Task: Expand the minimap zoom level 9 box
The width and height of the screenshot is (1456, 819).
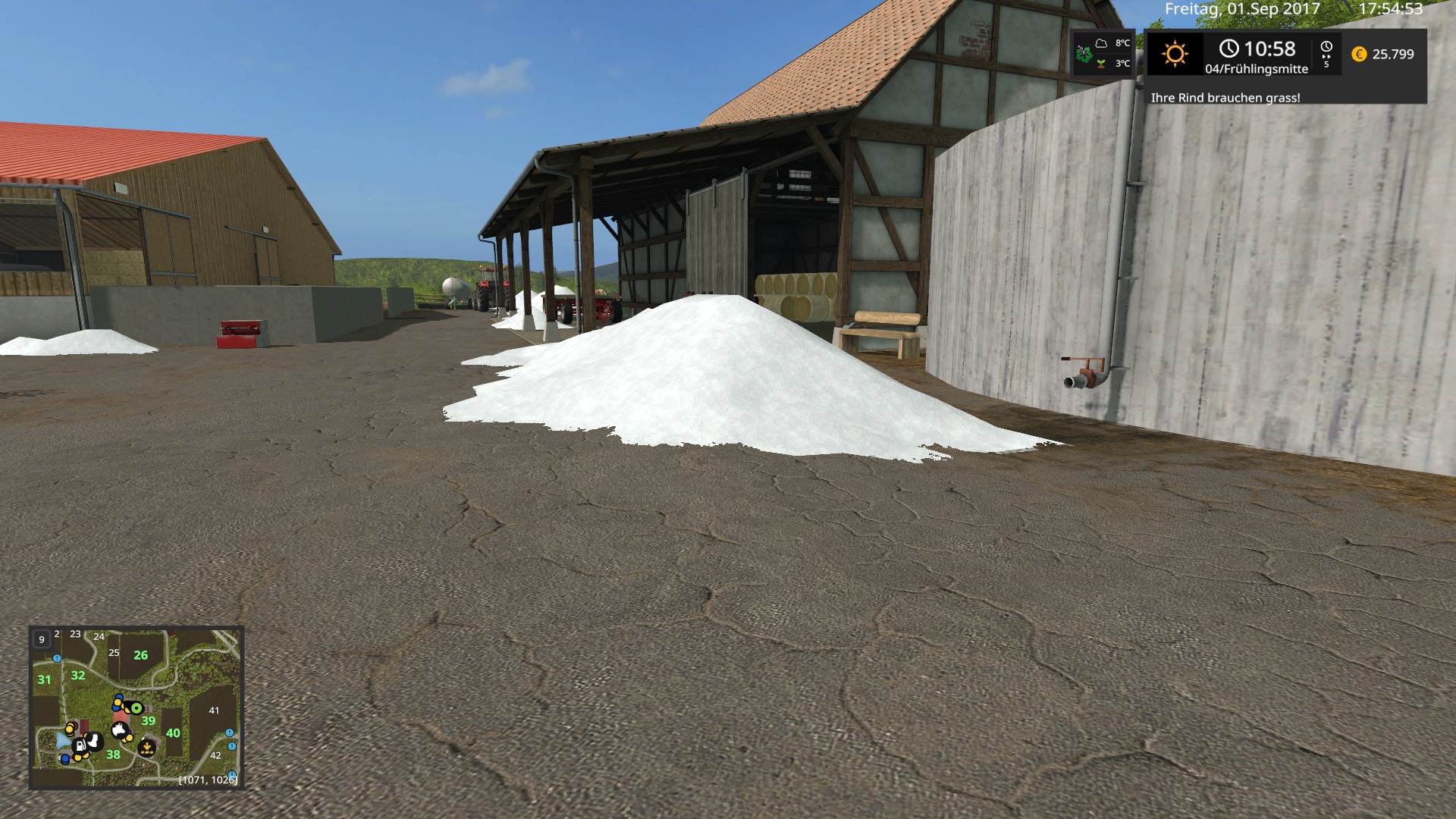Action: click(42, 639)
